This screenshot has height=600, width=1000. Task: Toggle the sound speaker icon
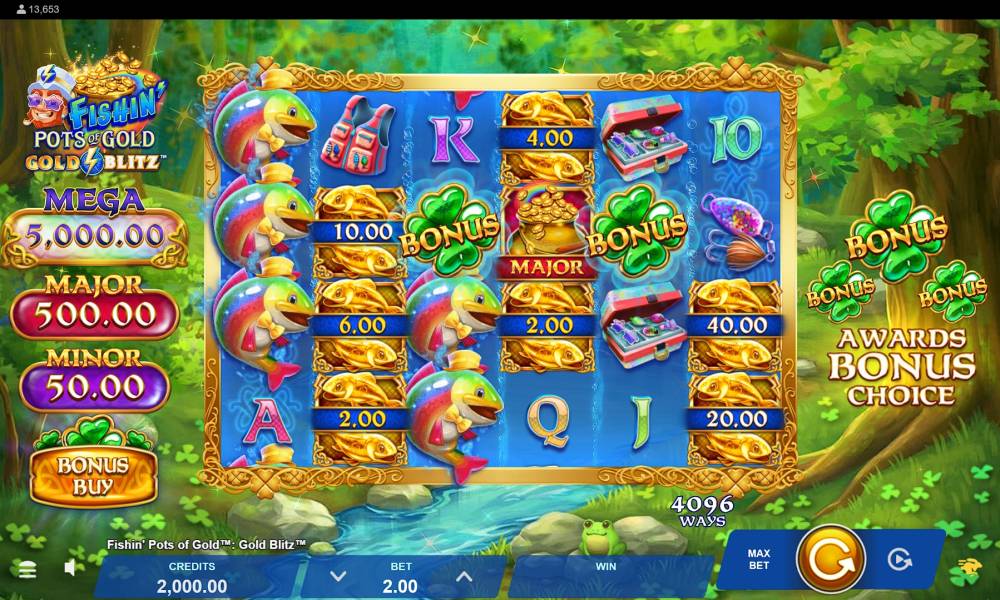pyautogui.click(x=71, y=568)
